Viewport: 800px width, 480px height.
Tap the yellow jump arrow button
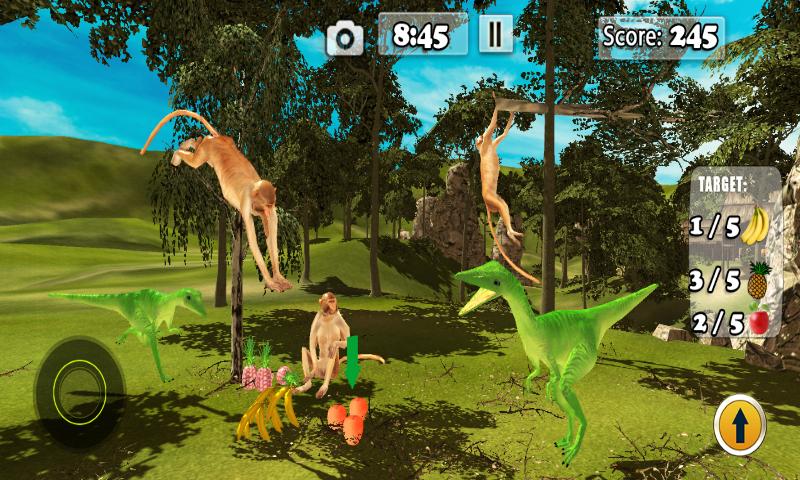point(740,427)
